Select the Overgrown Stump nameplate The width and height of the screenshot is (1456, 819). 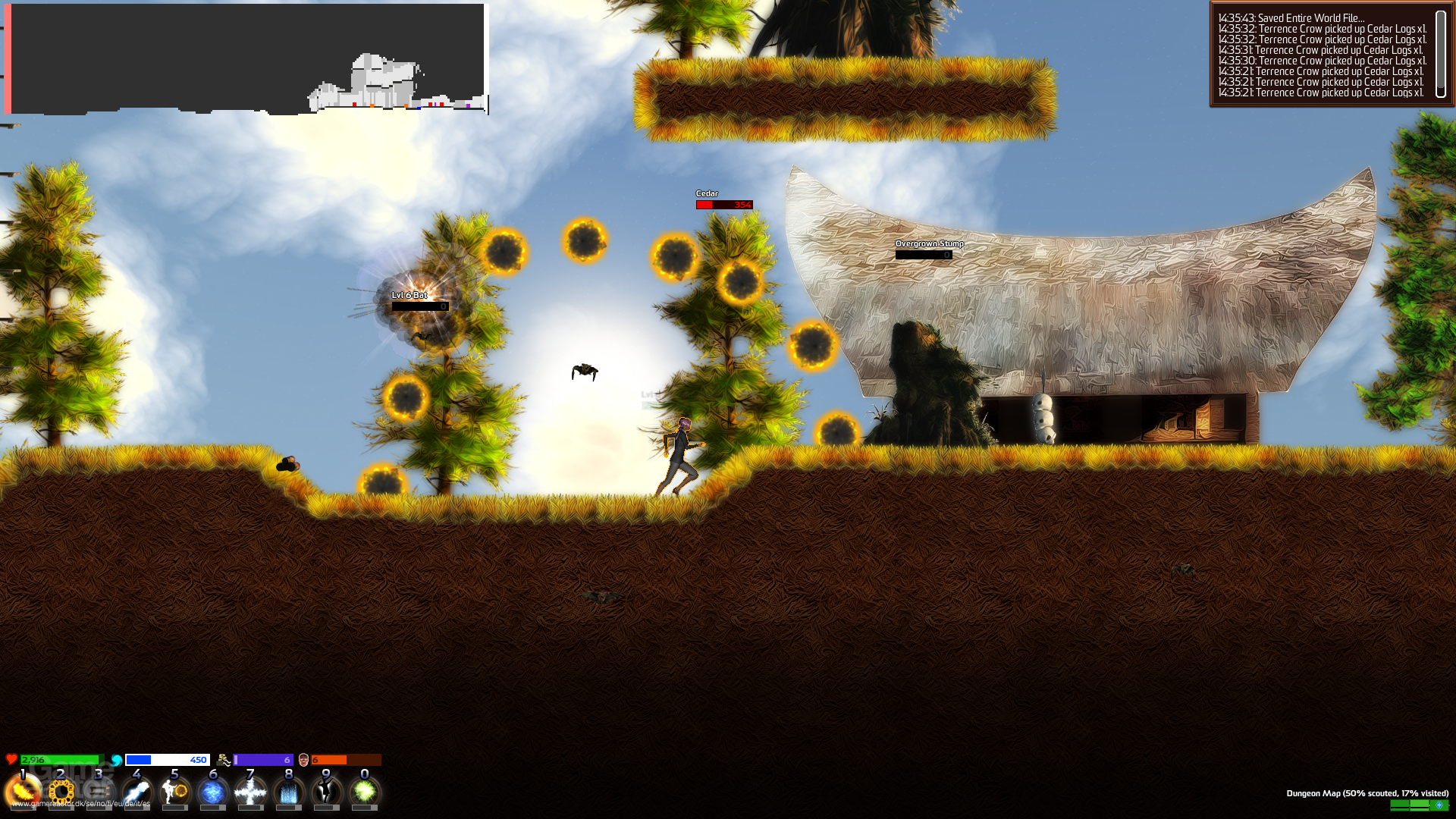(x=928, y=244)
